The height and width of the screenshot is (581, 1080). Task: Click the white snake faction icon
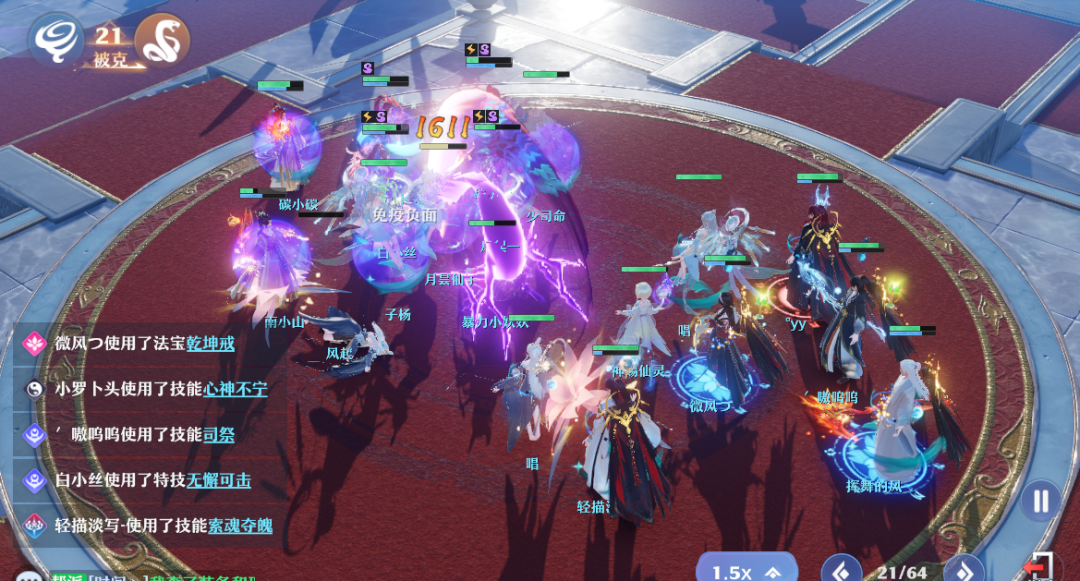click(x=161, y=41)
